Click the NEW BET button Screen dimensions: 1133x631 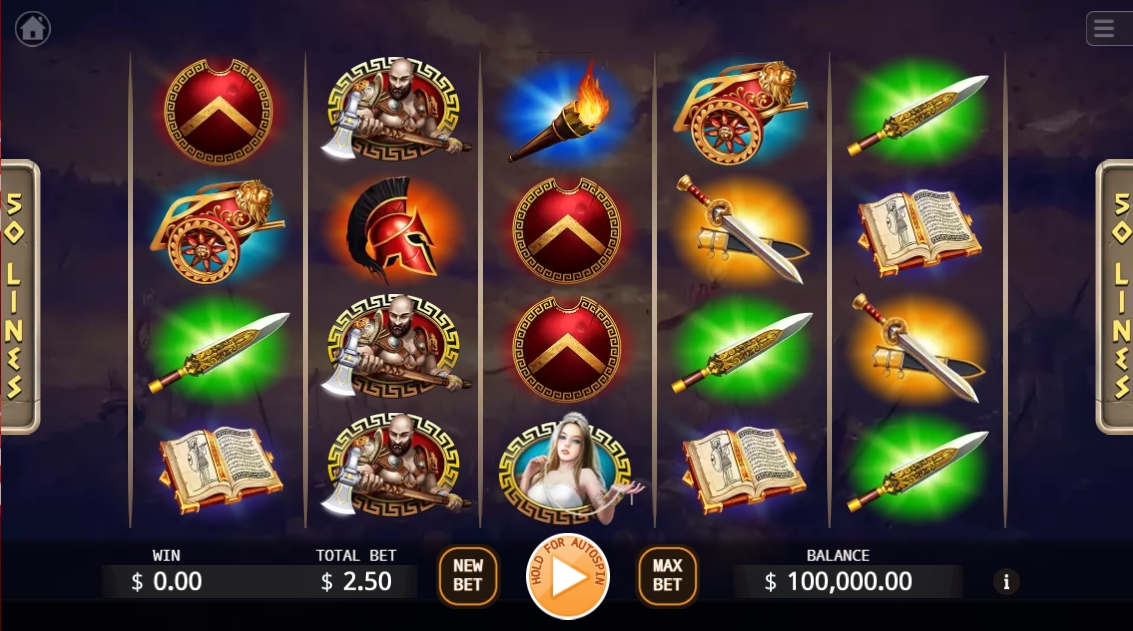click(467, 576)
